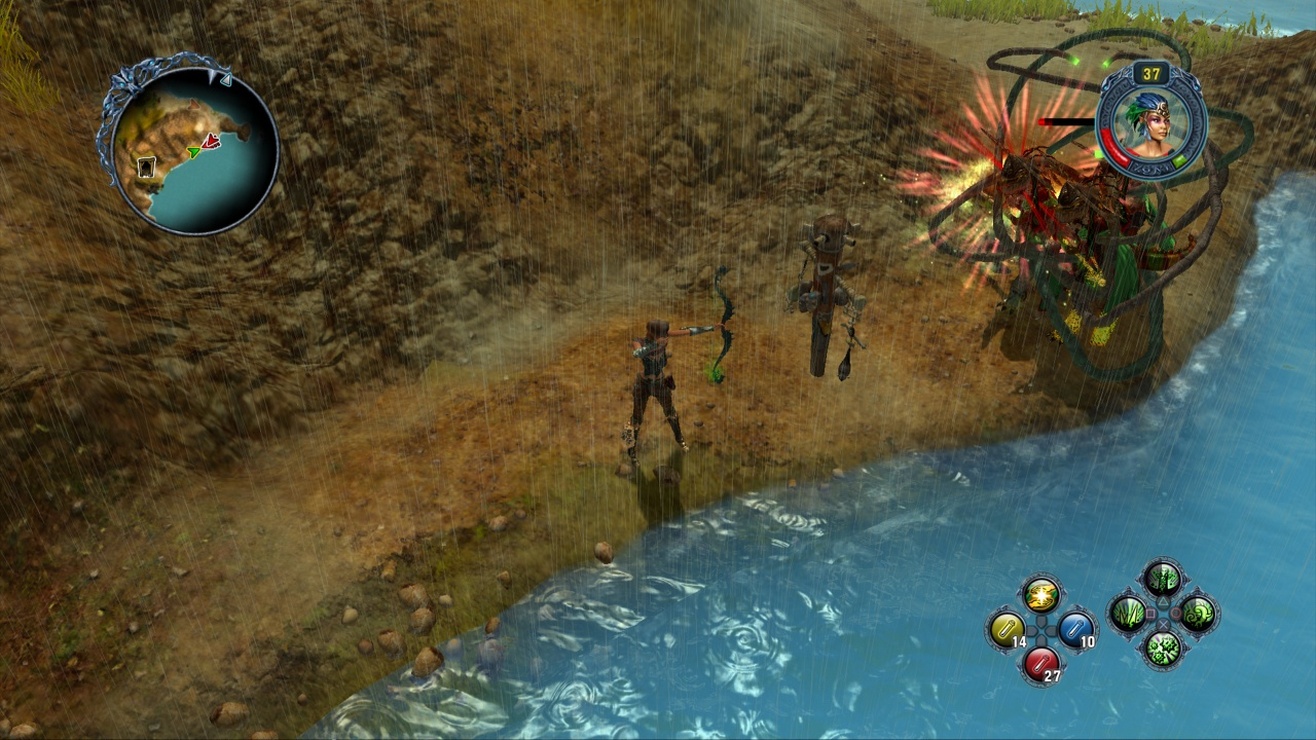The height and width of the screenshot is (740, 1316).
Task: Select the green player arrow on the minimap
Action: (194, 152)
